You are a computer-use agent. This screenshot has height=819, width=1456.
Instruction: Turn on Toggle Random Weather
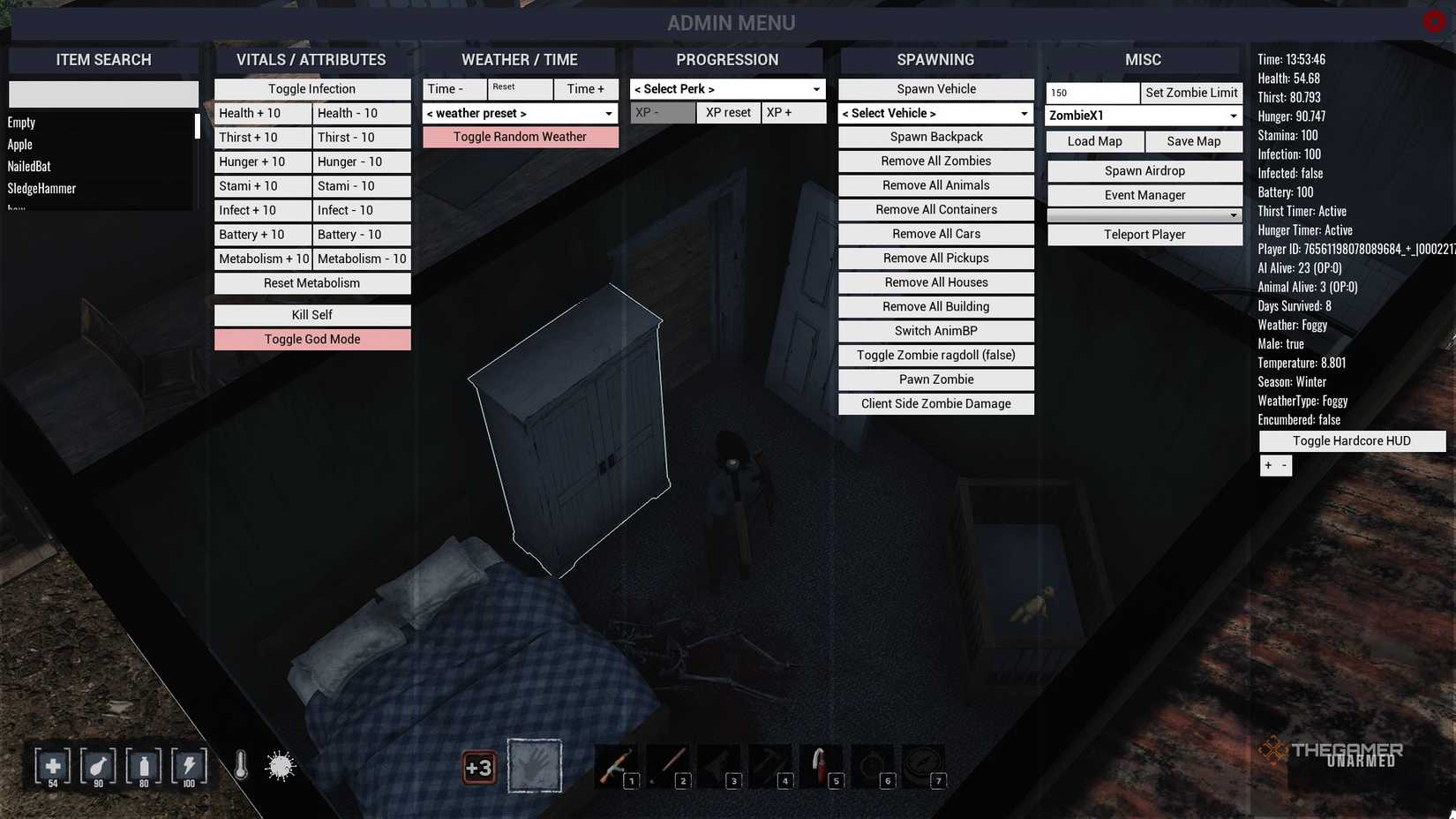pos(520,137)
